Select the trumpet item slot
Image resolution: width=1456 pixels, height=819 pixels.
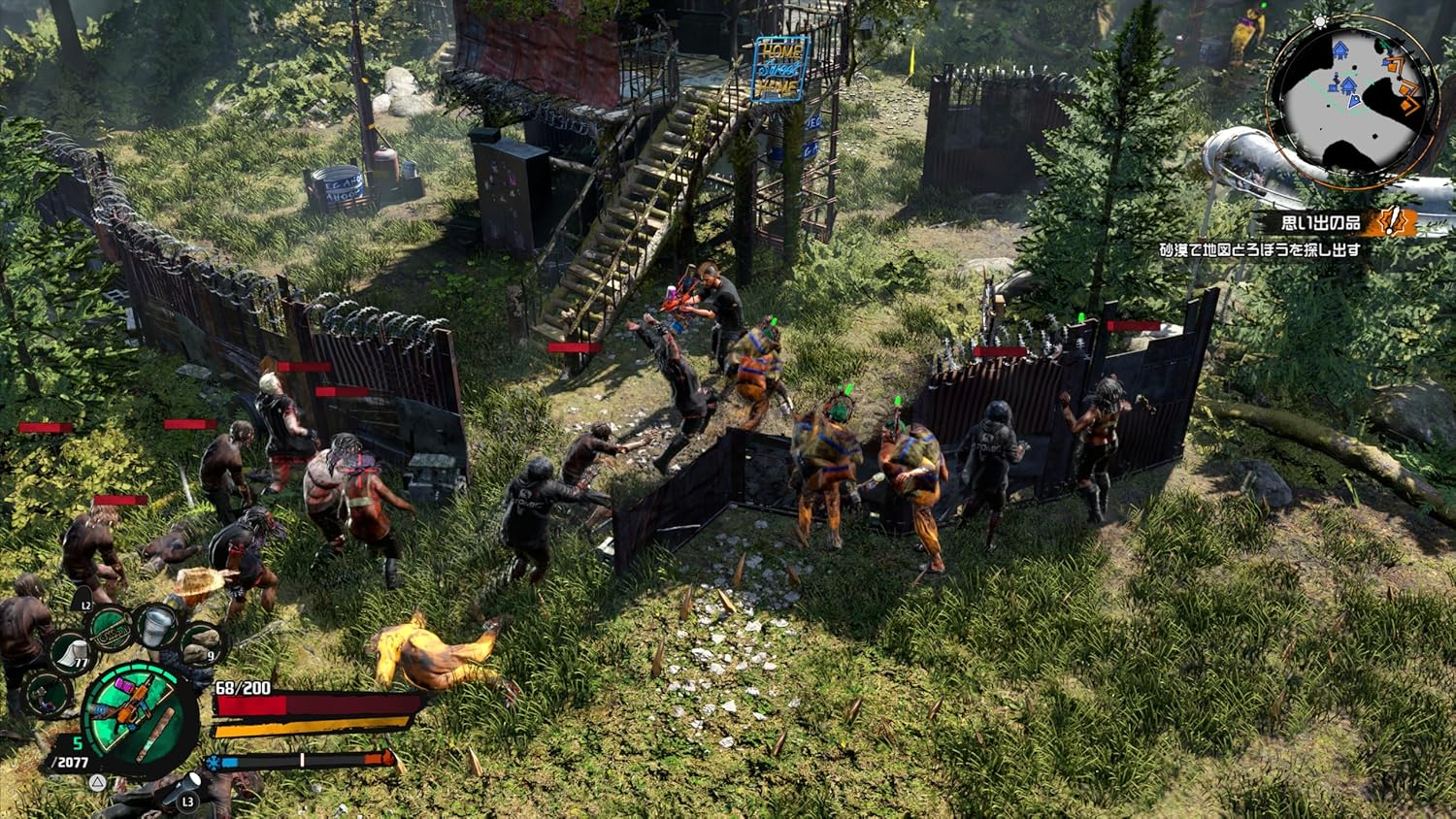pos(110,627)
